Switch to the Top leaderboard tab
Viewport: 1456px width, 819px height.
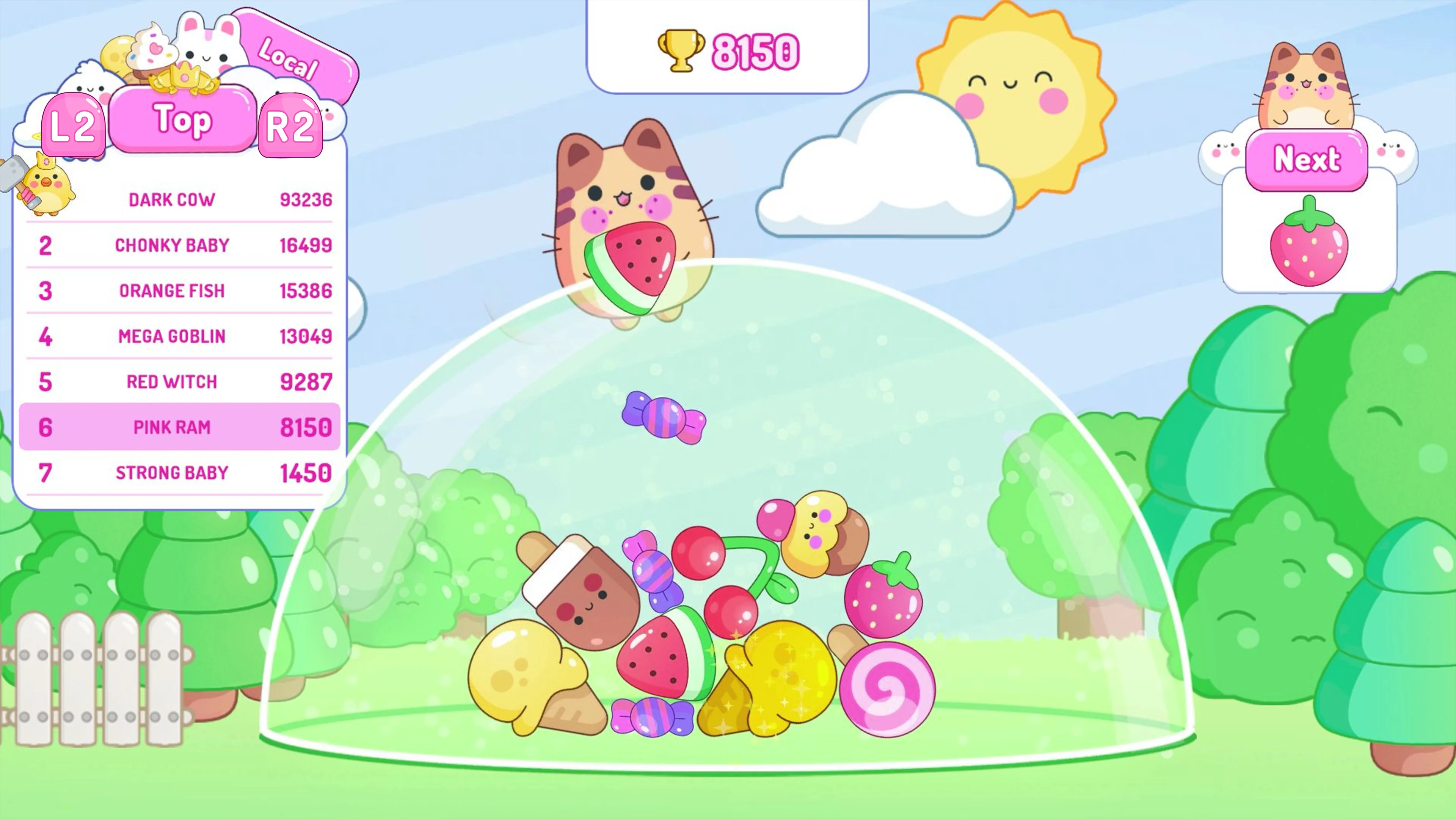point(181,120)
